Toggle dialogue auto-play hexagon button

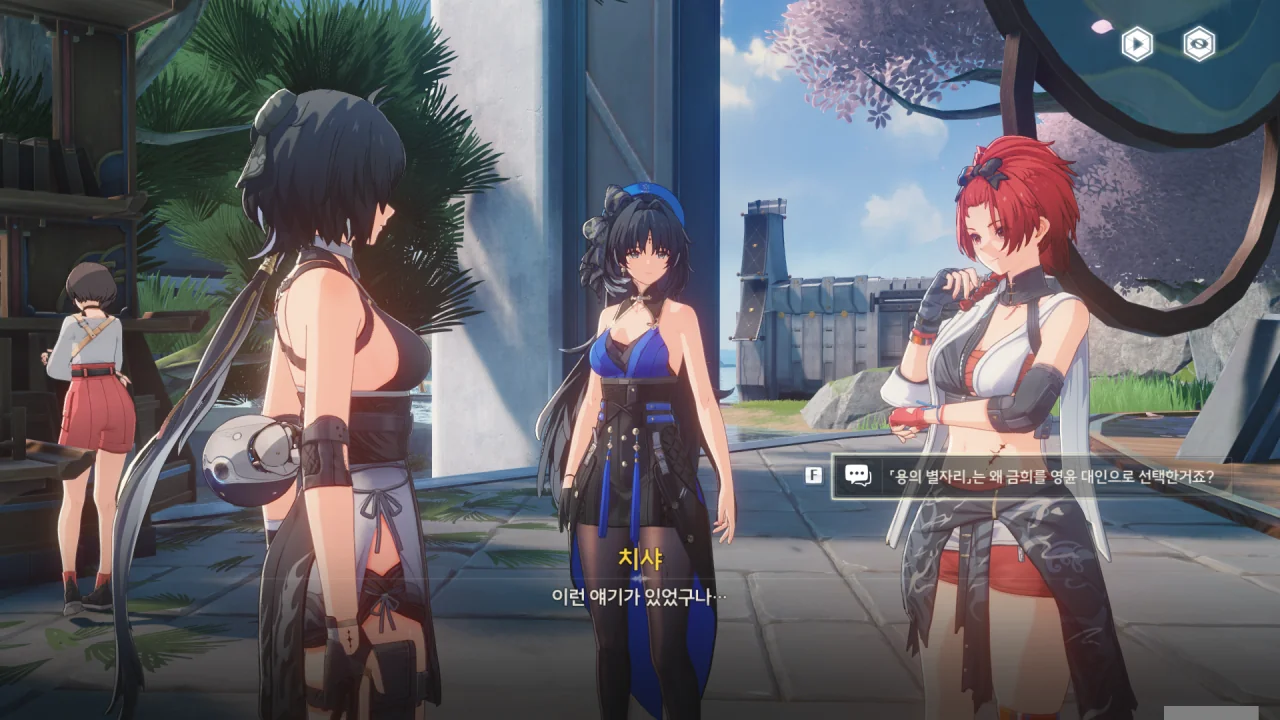pyautogui.click(x=1137, y=44)
